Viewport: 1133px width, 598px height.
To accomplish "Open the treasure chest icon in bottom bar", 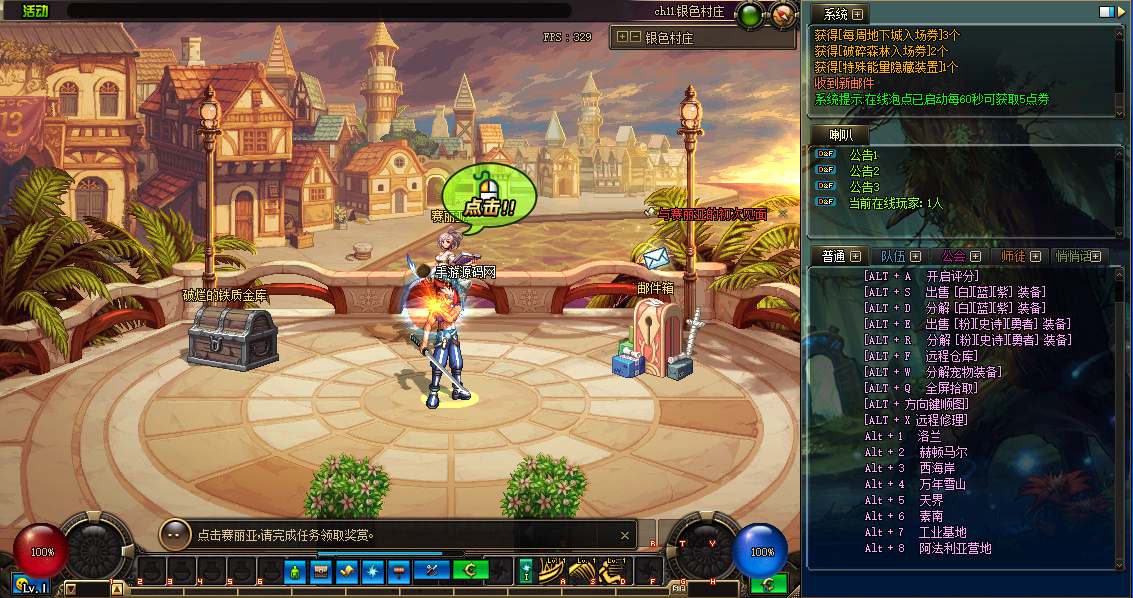I will coord(321,571).
